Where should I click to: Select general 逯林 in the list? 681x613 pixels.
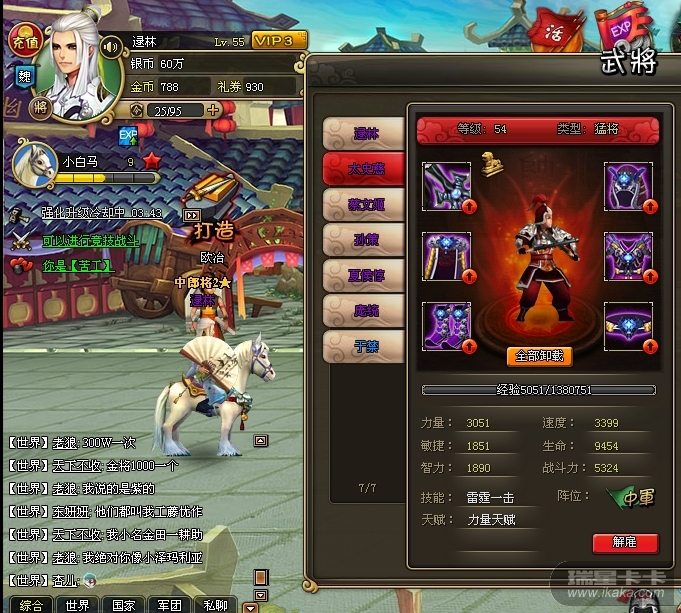pos(363,132)
